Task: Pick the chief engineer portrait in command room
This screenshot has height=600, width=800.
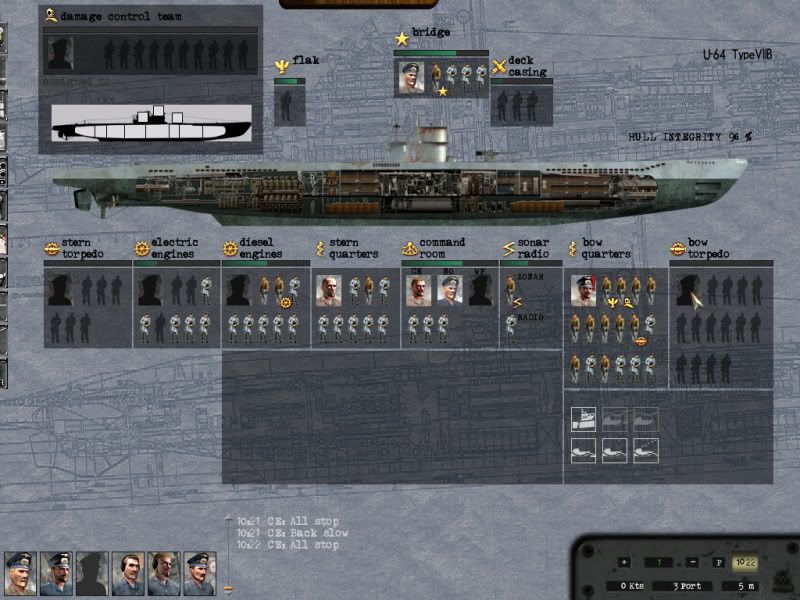Action: 420,291
